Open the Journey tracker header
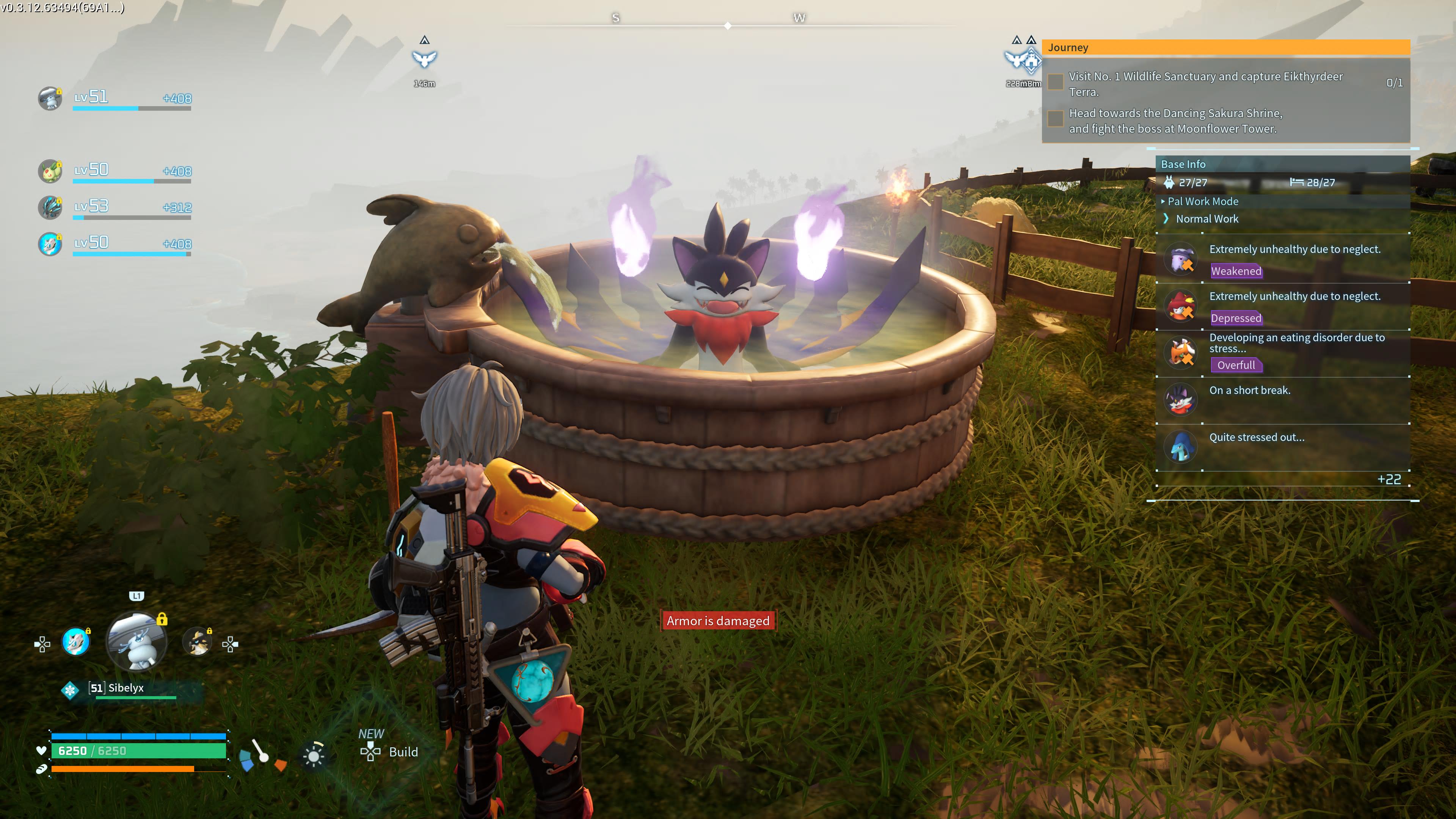The image size is (1456, 819). pyautogui.click(x=1225, y=47)
